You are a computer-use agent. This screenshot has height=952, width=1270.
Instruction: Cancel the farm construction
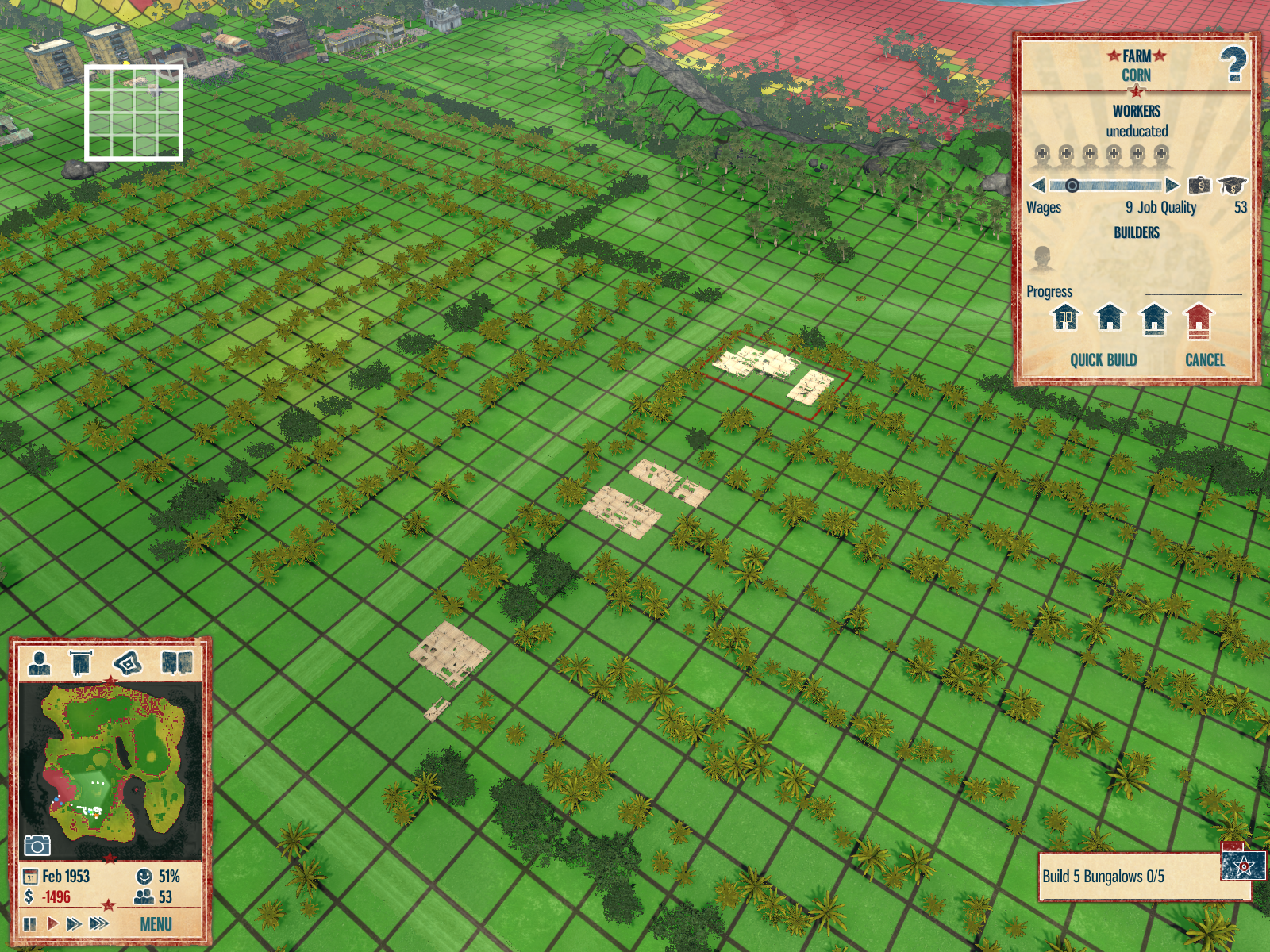(1204, 360)
